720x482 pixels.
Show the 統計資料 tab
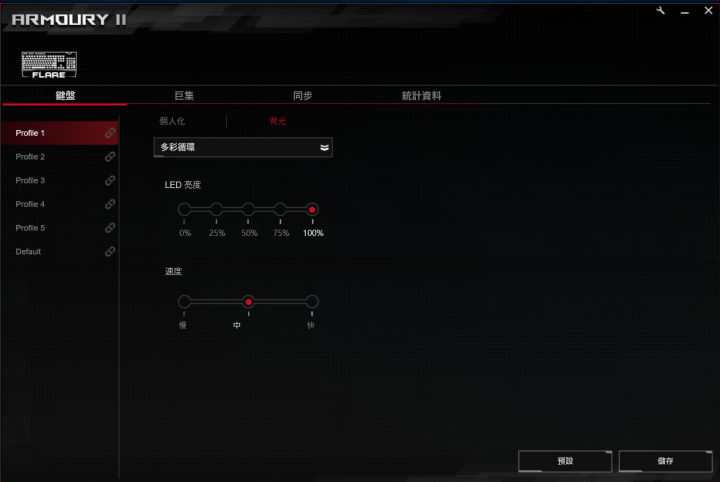(x=421, y=96)
